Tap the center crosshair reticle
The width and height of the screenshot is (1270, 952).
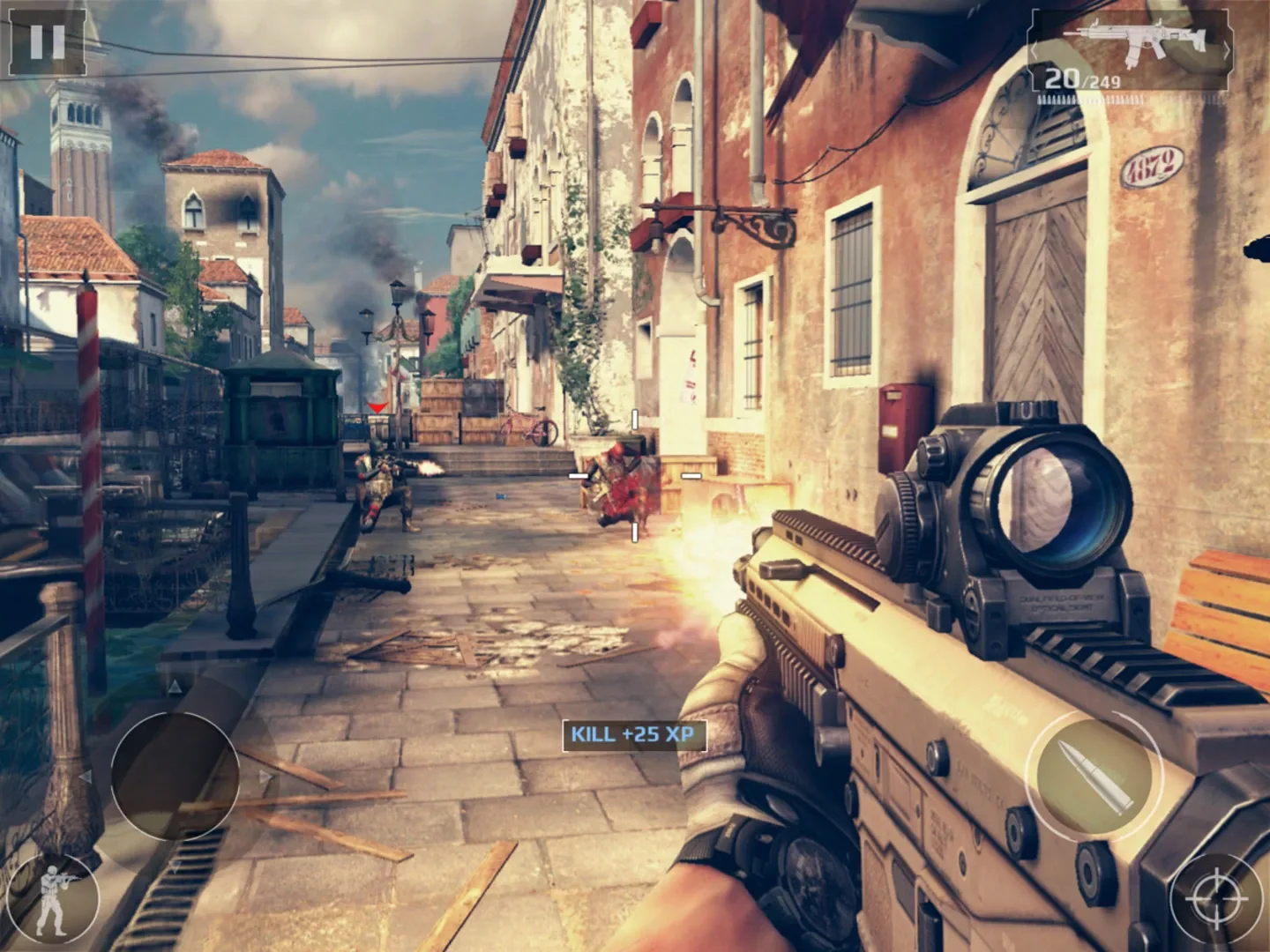633,476
